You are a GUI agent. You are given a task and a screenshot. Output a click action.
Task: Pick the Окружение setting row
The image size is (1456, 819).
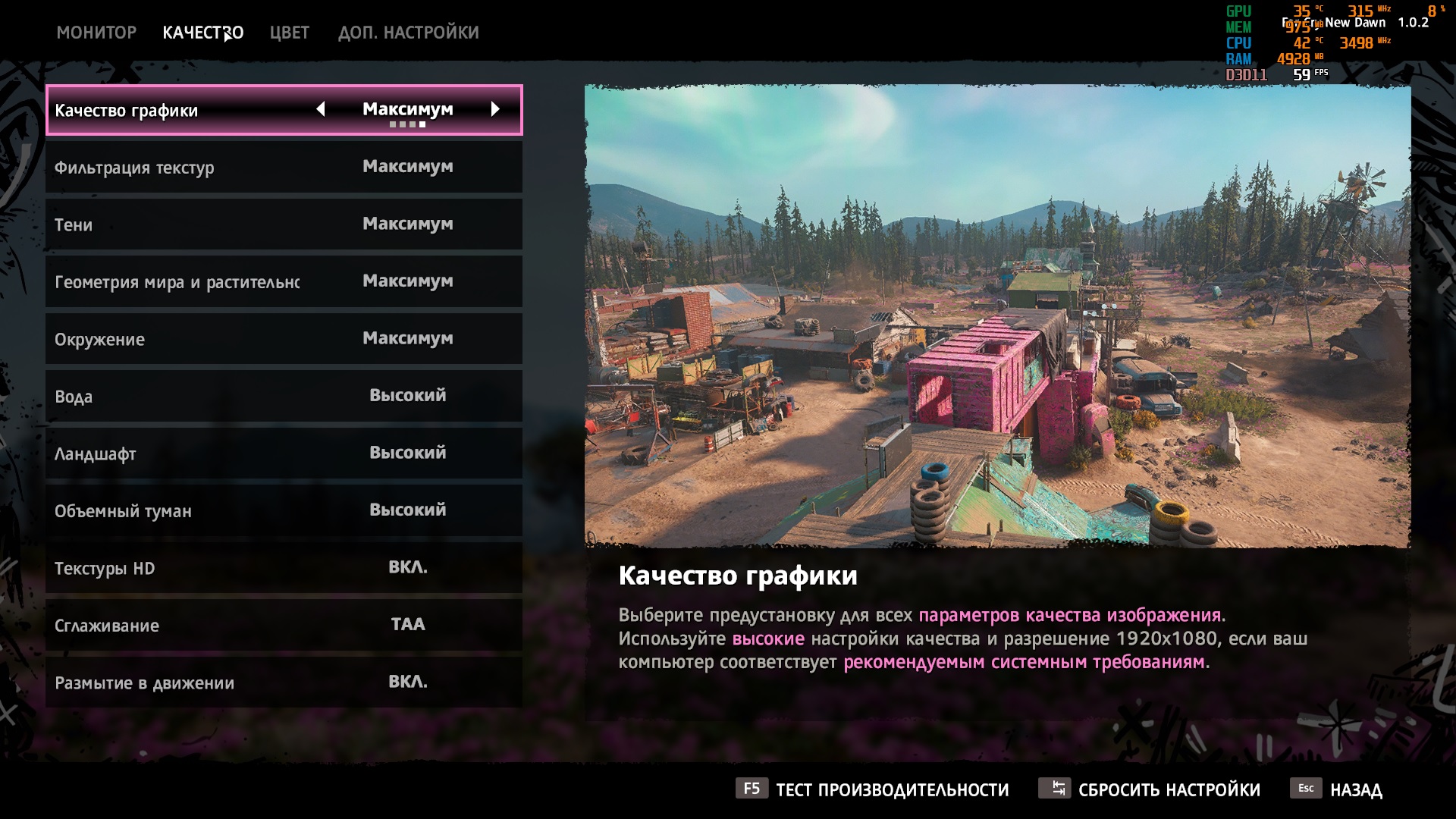[x=284, y=339]
